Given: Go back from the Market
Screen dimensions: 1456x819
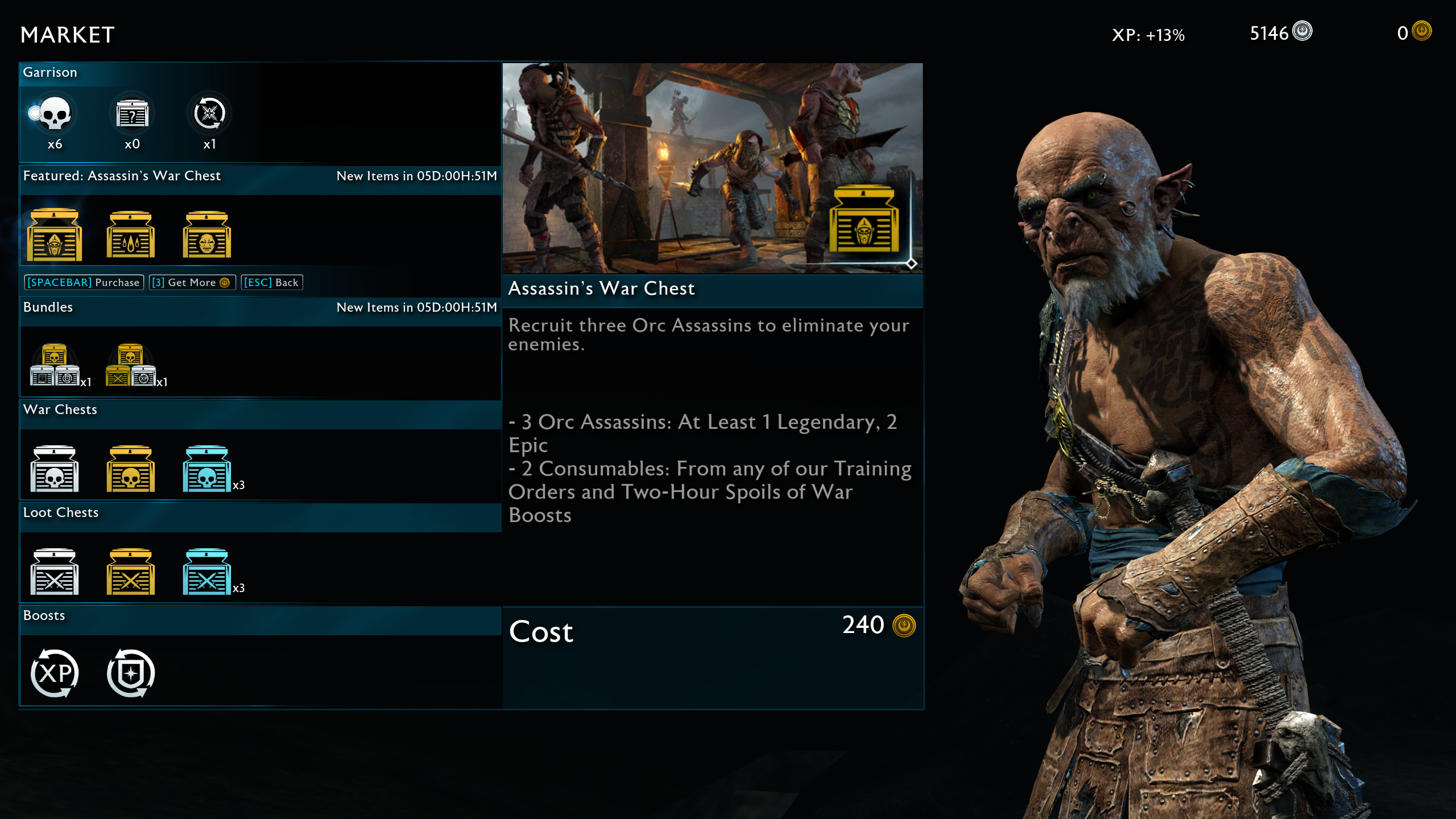Looking at the screenshot, I should [271, 283].
